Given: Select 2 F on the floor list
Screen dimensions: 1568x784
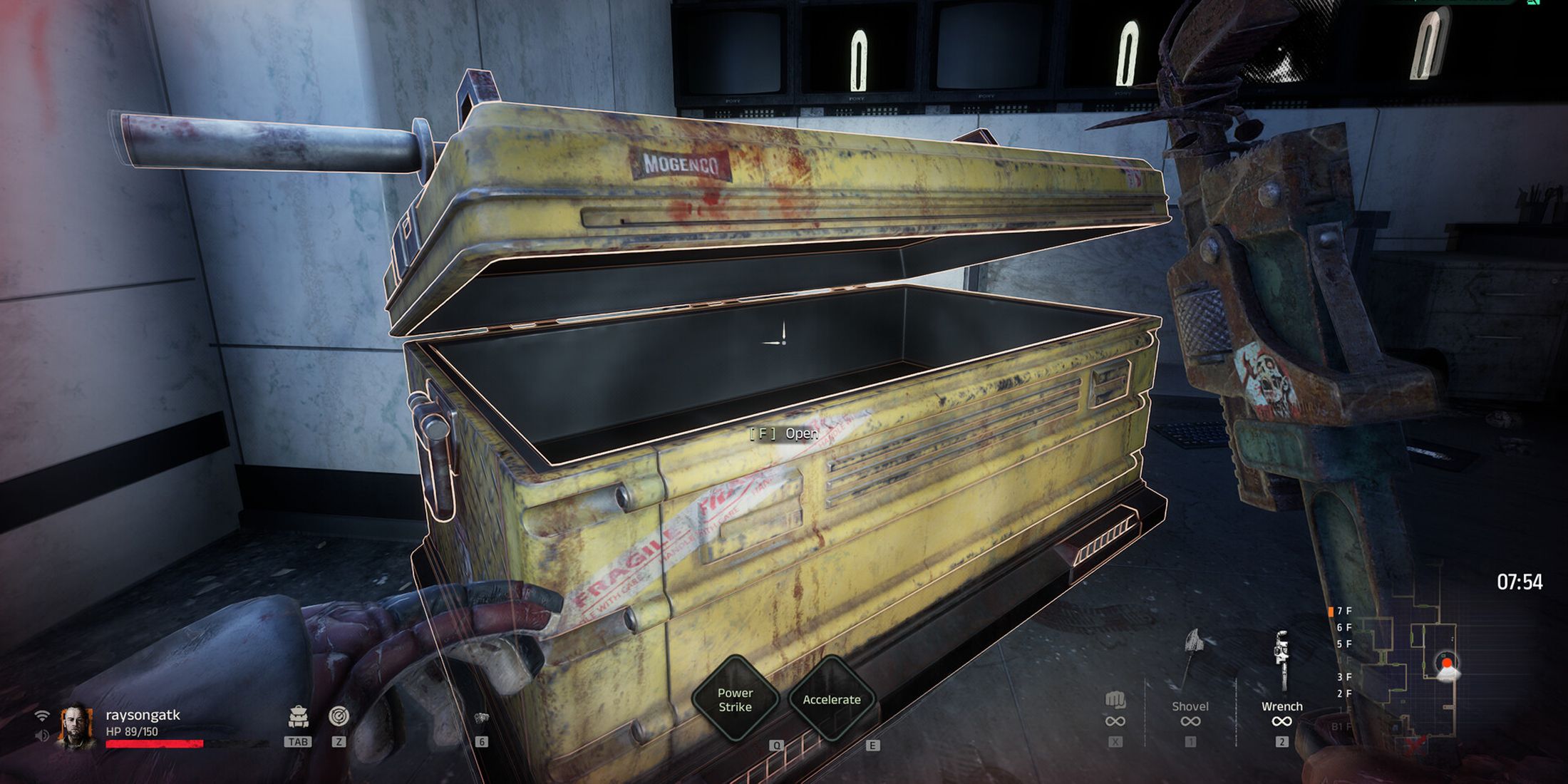Looking at the screenshot, I should [x=1343, y=693].
